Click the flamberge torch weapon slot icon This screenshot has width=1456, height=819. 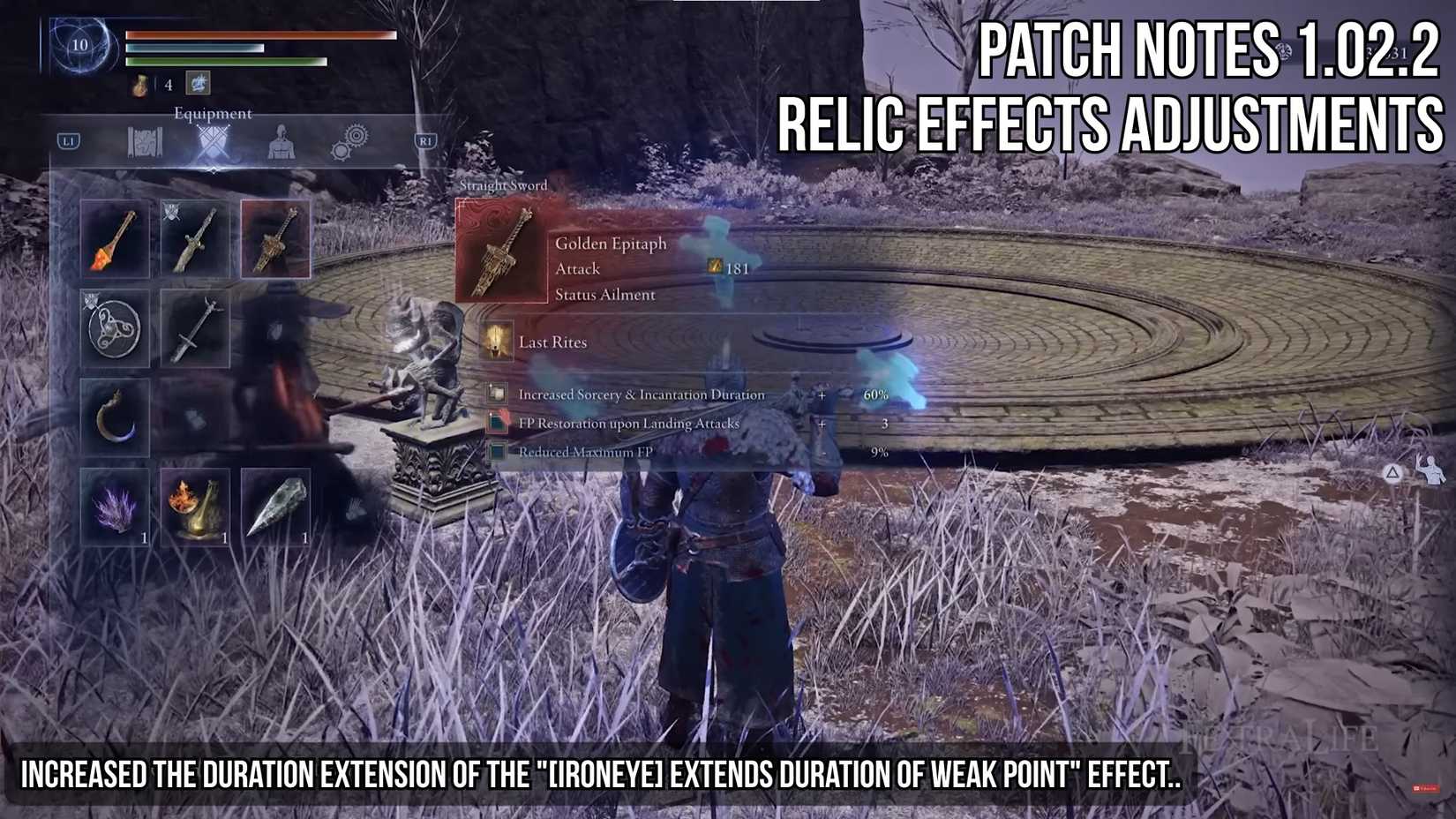point(113,238)
